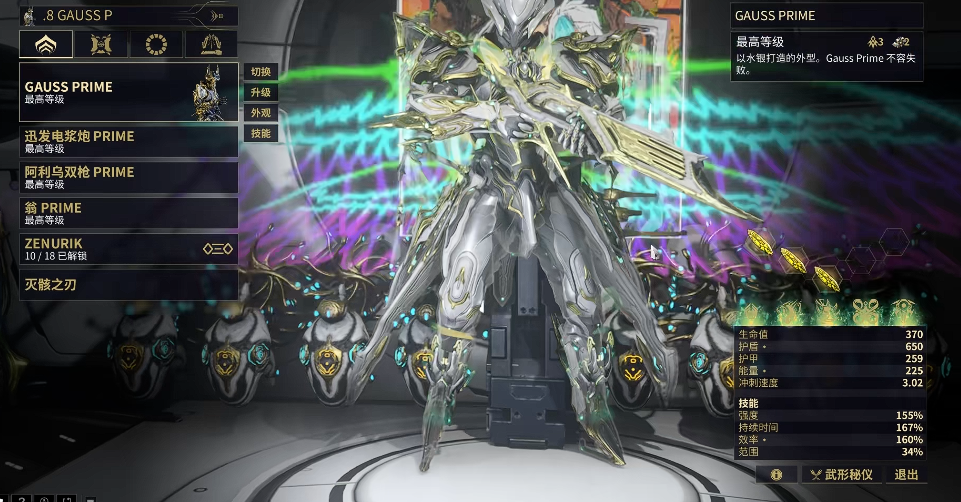Open the 迅发电浆炮 Prime primary weapon slot
961x502 pixels.
click(x=128, y=141)
